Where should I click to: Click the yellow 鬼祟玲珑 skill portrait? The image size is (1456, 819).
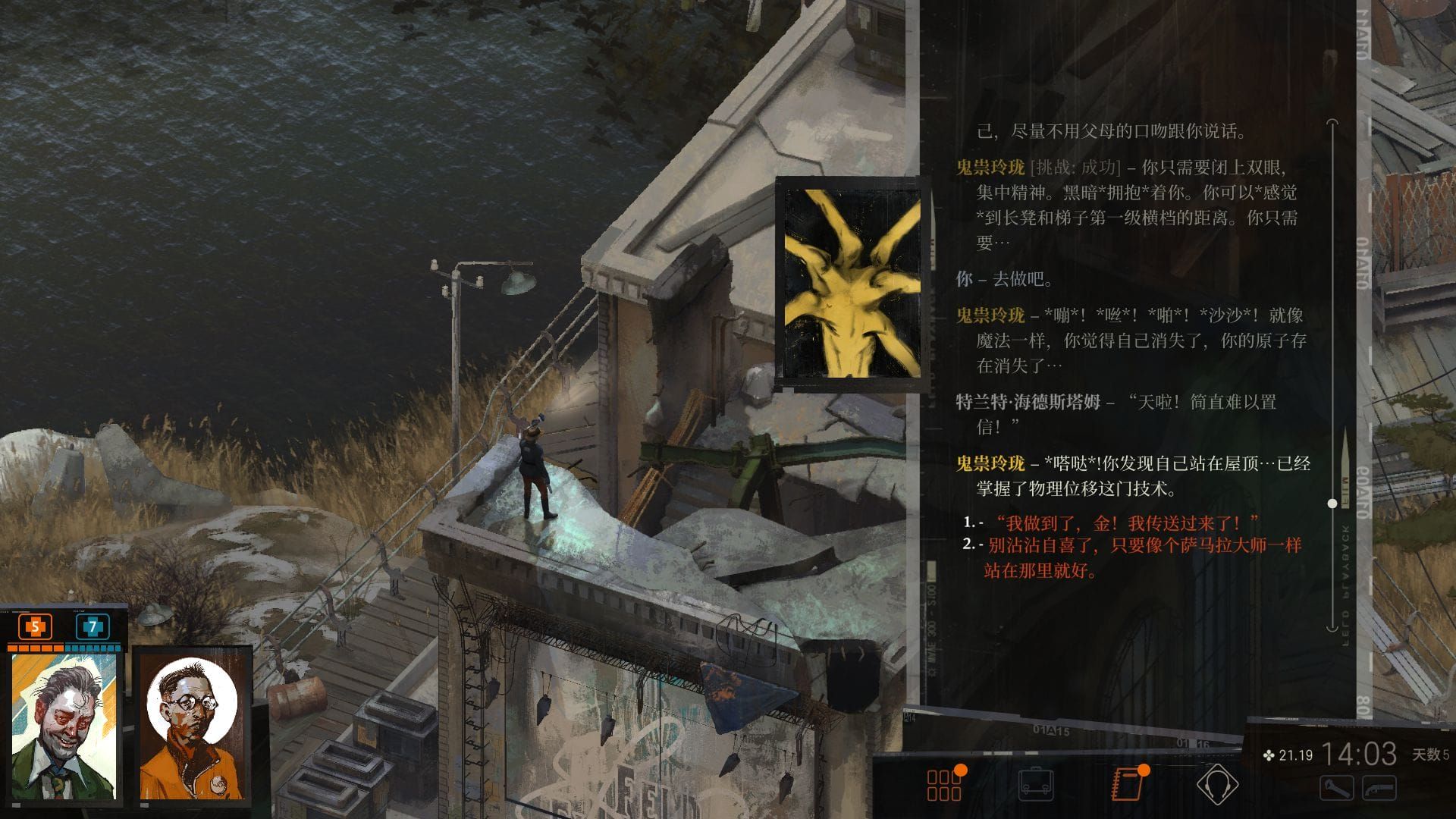[852, 284]
